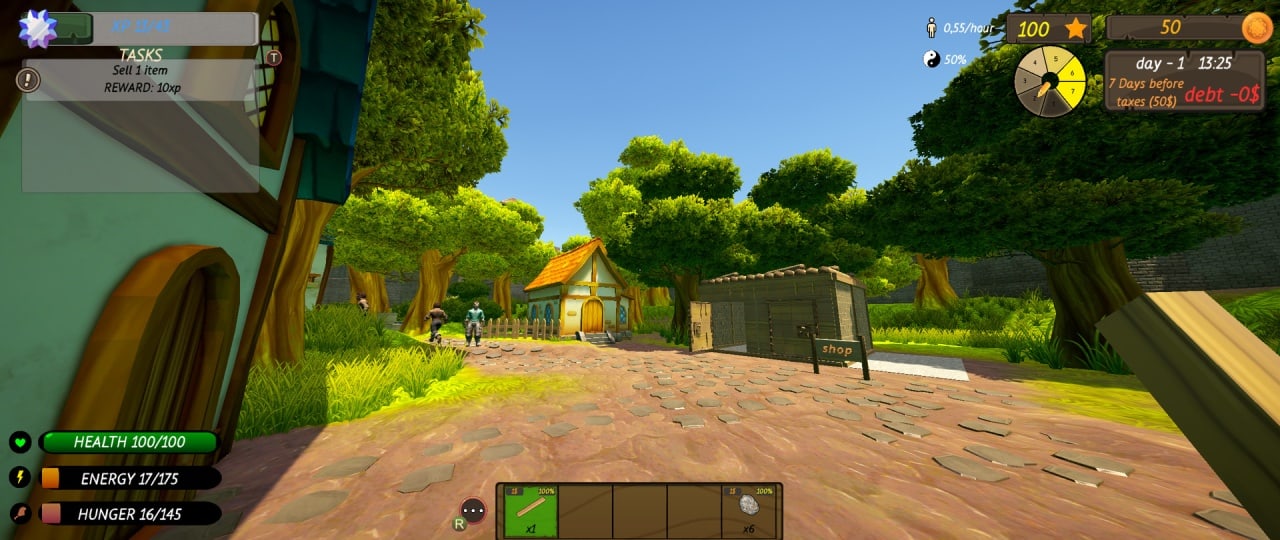Open the numbered day wheel dial
The height and width of the screenshot is (540, 1280).
click(1049, 82)
